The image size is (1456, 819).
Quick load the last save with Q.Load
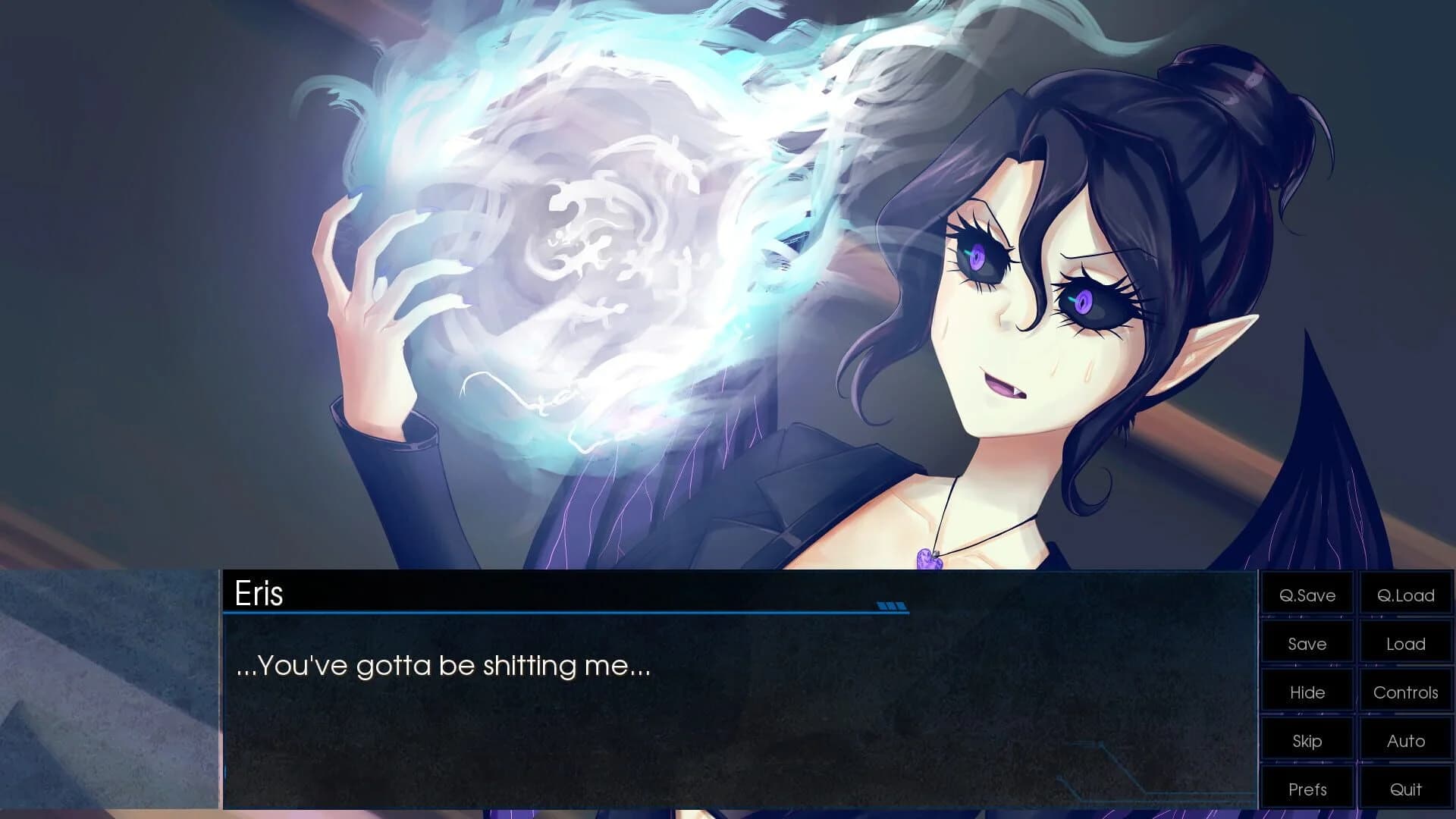(x=1406, y=595)
